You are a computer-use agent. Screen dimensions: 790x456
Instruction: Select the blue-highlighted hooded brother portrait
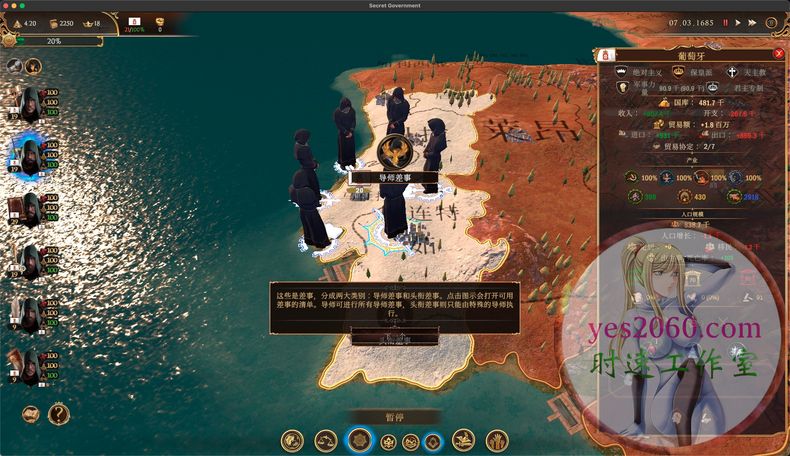(28, 154)
